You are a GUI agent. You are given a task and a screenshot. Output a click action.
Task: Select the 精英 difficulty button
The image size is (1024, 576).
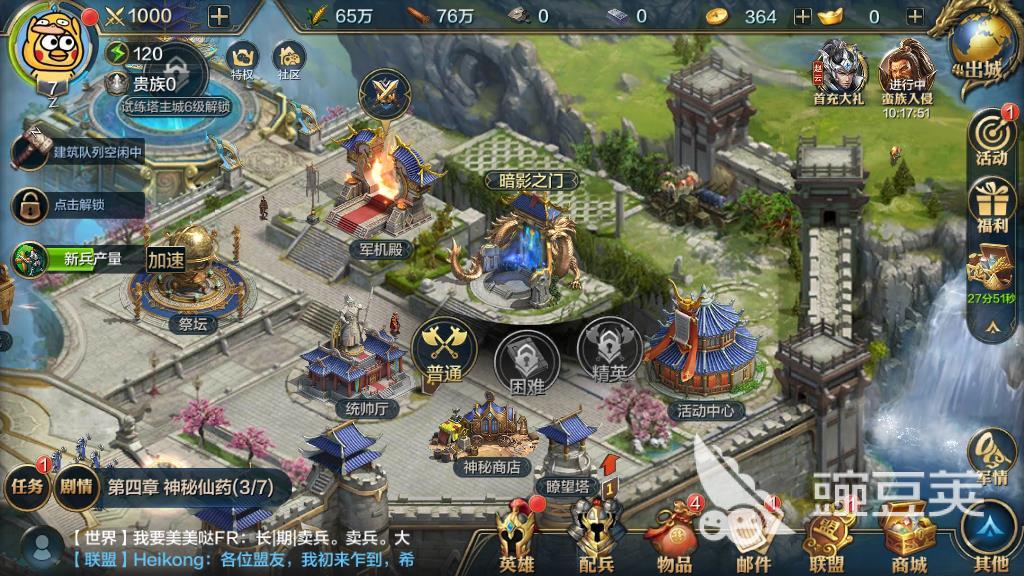[608, 351]
